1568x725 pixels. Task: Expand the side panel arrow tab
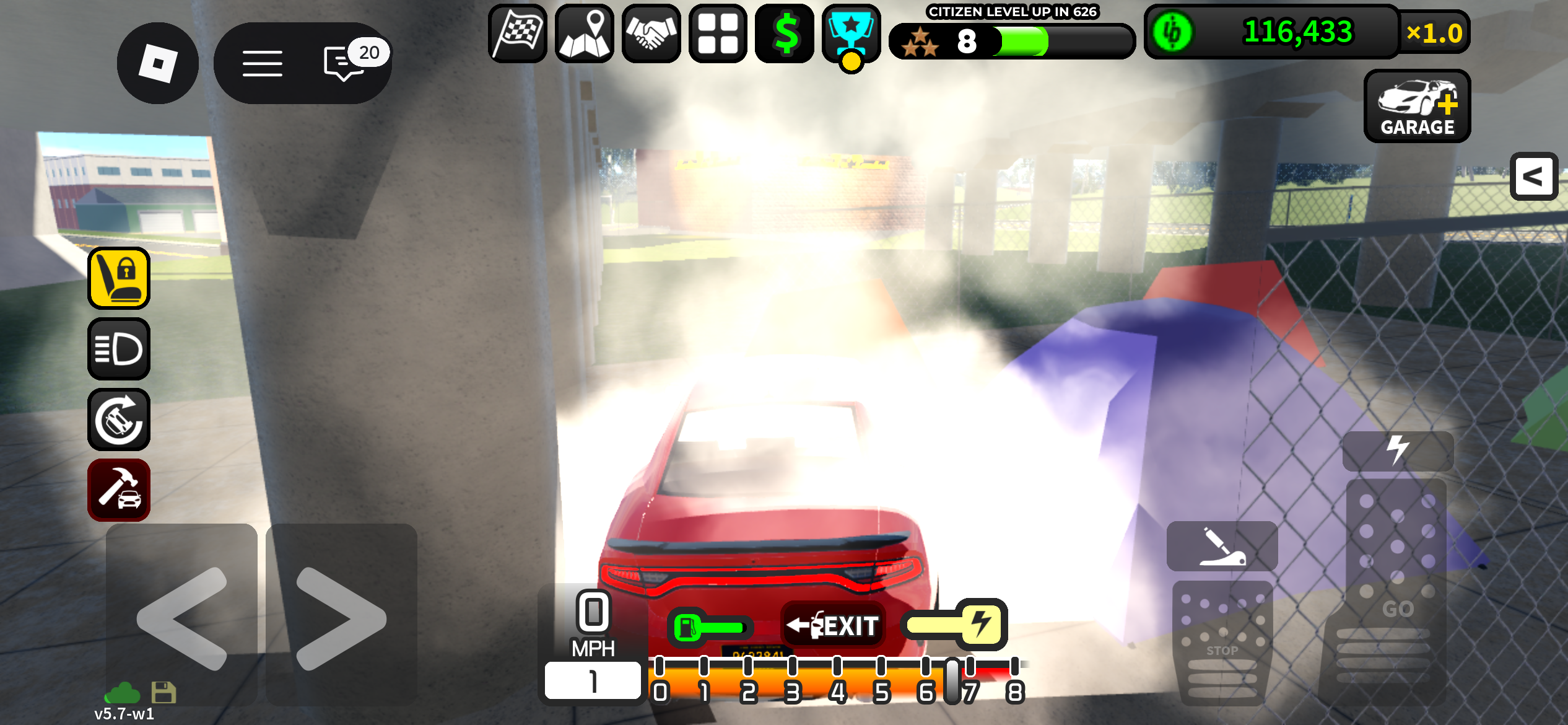pos(1533,177)
